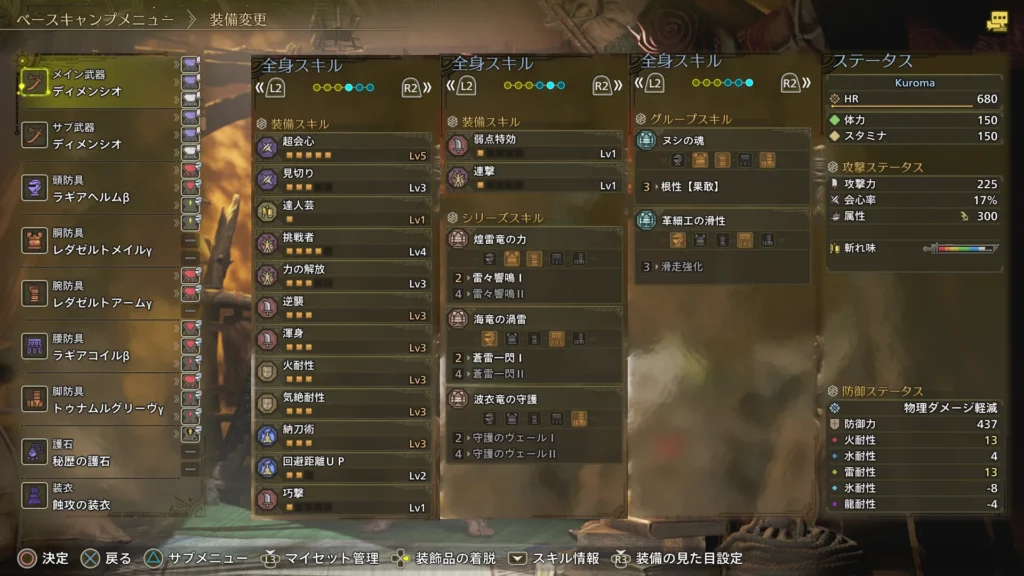Select the ラギアヘルムβ head armor slot

pyautogui.click(x=98, y=188)
